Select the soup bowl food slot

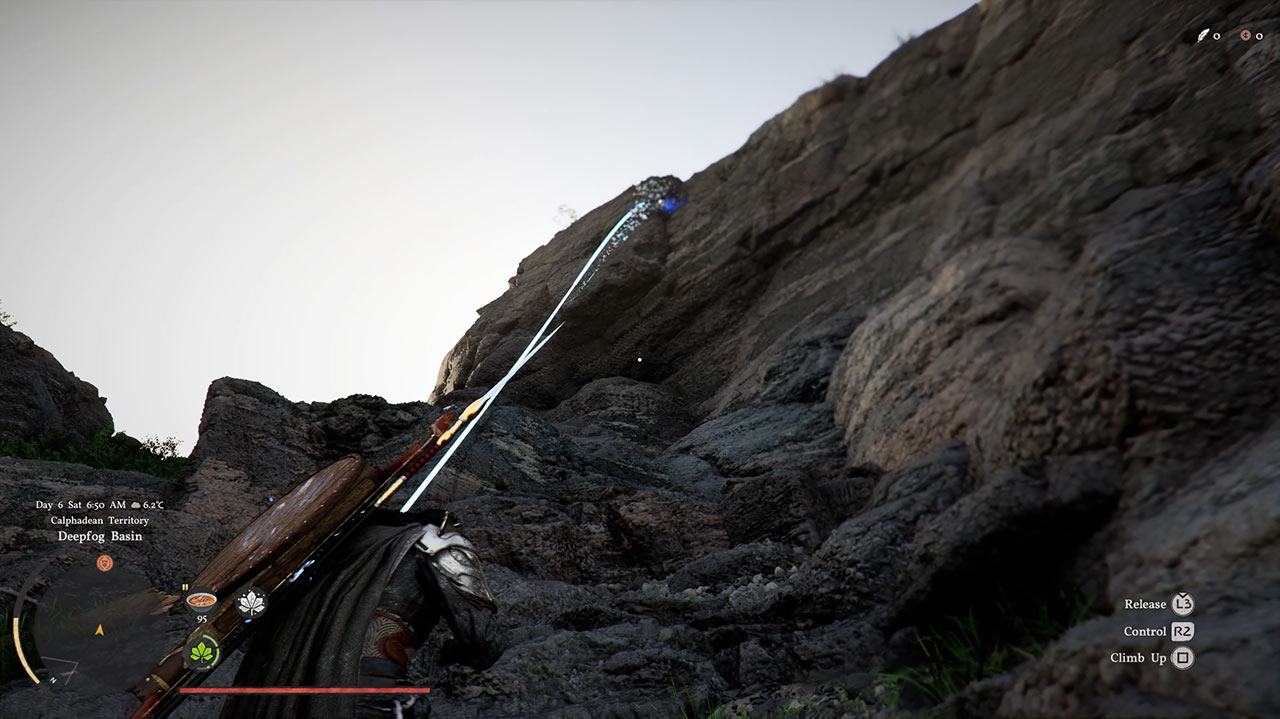[x=202, y=601]
